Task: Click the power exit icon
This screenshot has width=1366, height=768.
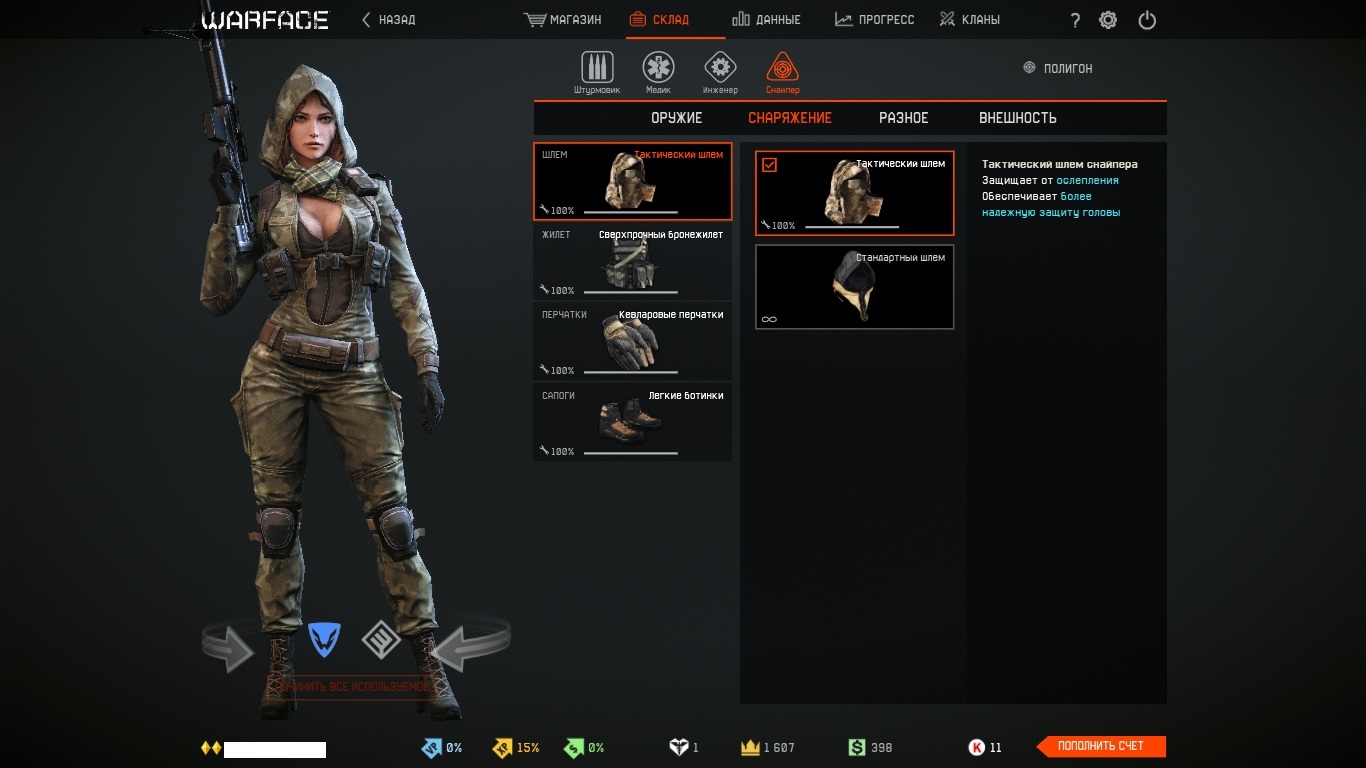Action: 1147,20
